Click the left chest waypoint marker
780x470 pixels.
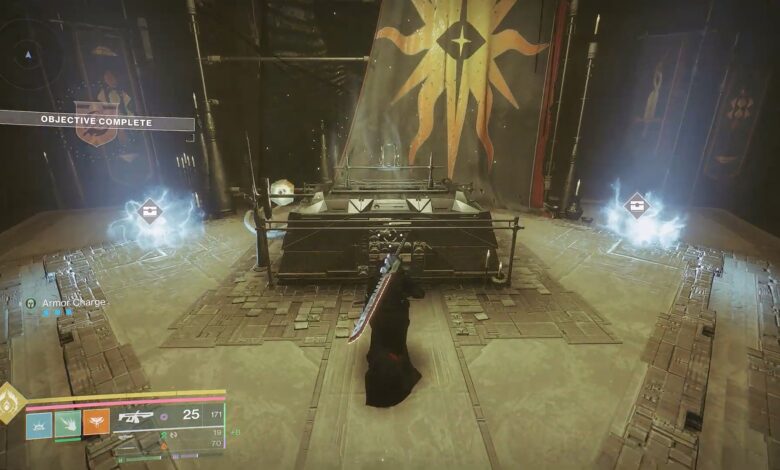click(150, 211)
